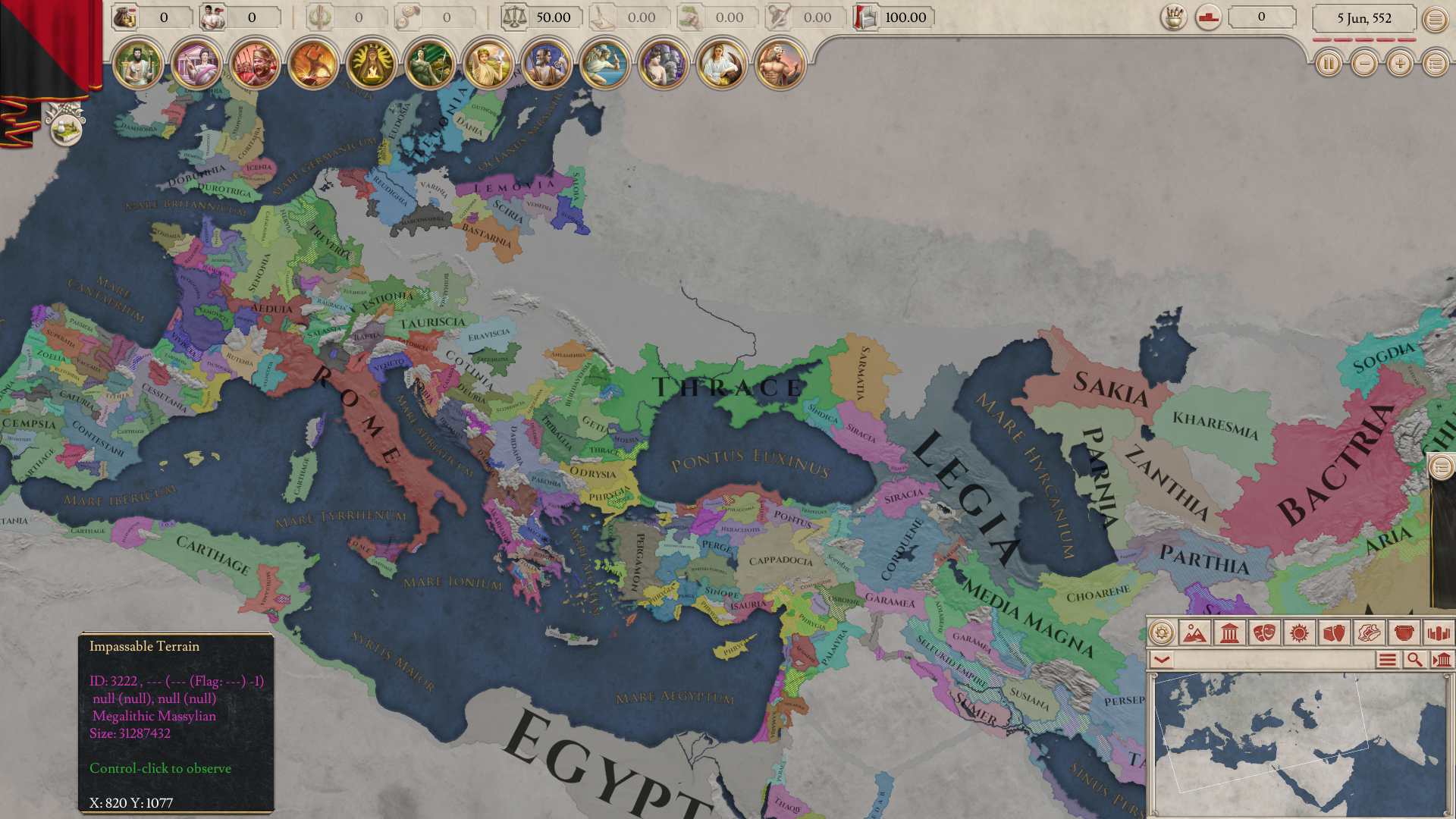Screen dimensions: 1456x819
Task: Toggle the default map mode gear button
Action: coord(1161,632)
